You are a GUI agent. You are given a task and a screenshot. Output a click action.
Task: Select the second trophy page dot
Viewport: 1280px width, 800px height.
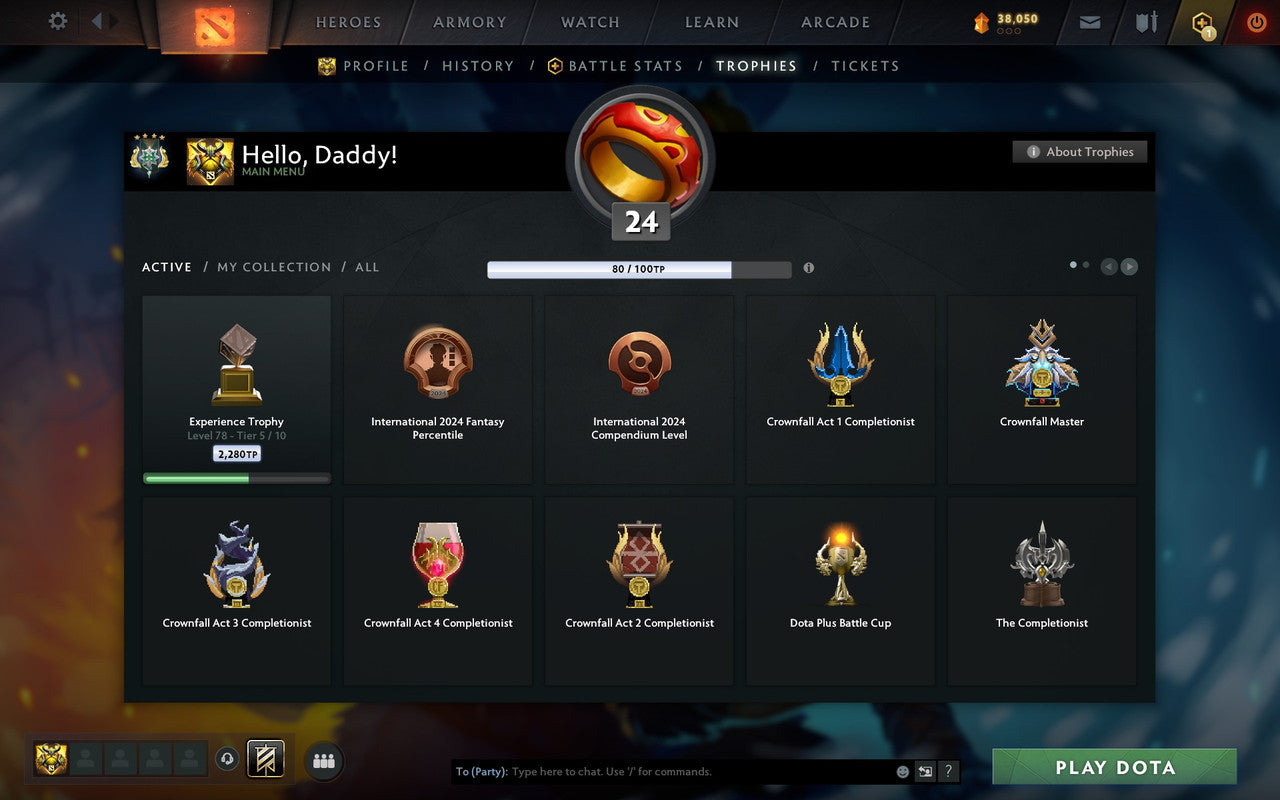click(1086, 264)
